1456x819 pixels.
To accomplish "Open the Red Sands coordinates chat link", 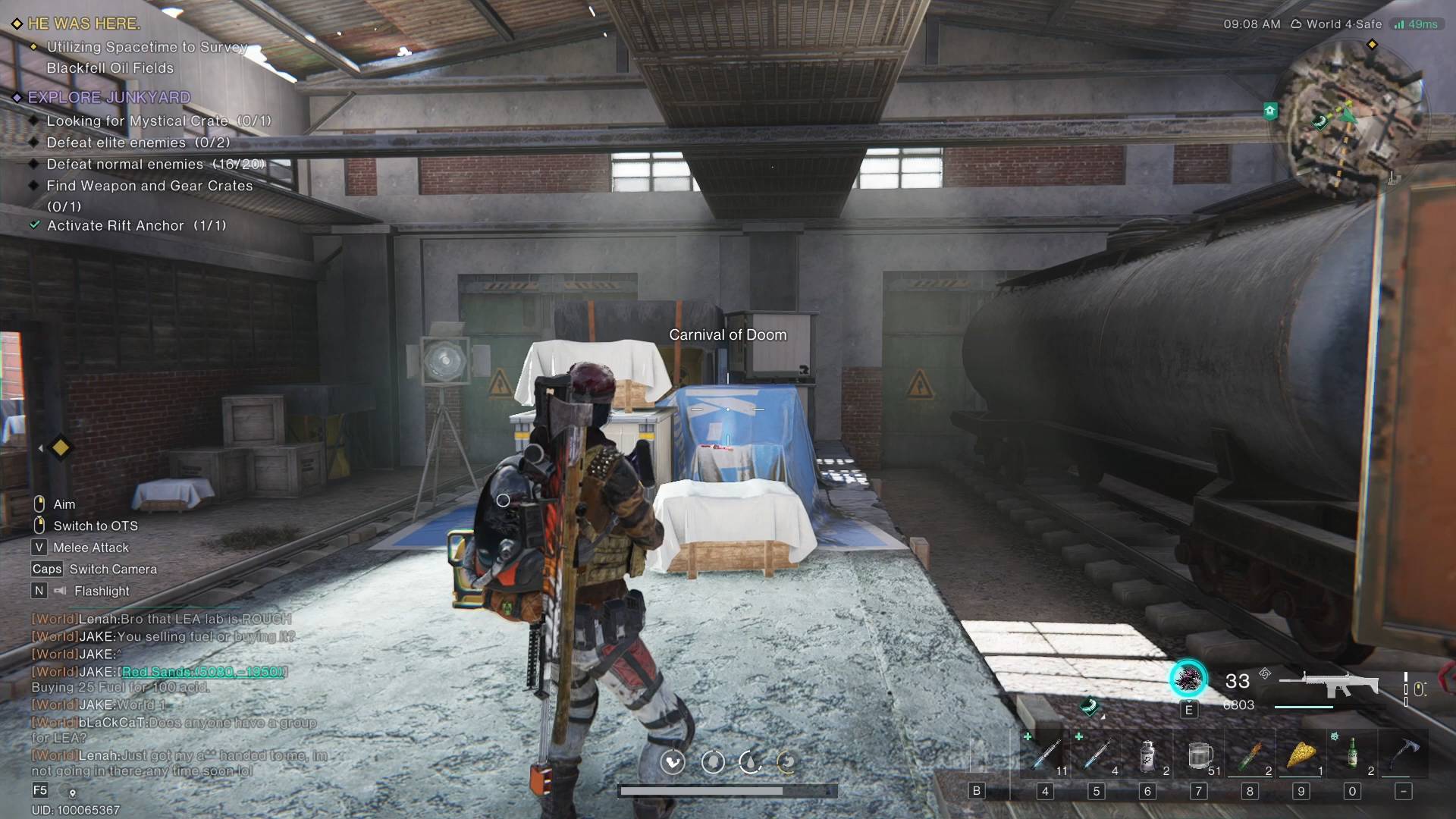I will click(x=203, y=672).
